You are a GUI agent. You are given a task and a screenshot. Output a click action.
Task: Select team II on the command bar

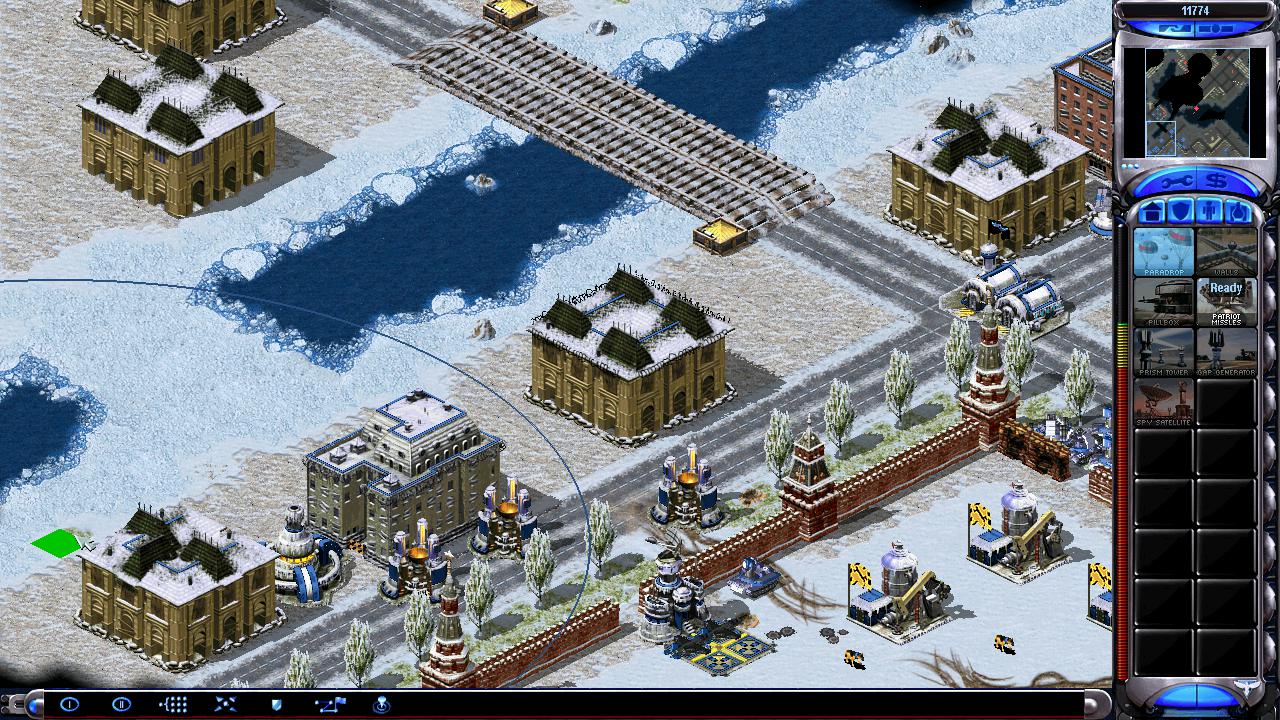pos(121,704)
